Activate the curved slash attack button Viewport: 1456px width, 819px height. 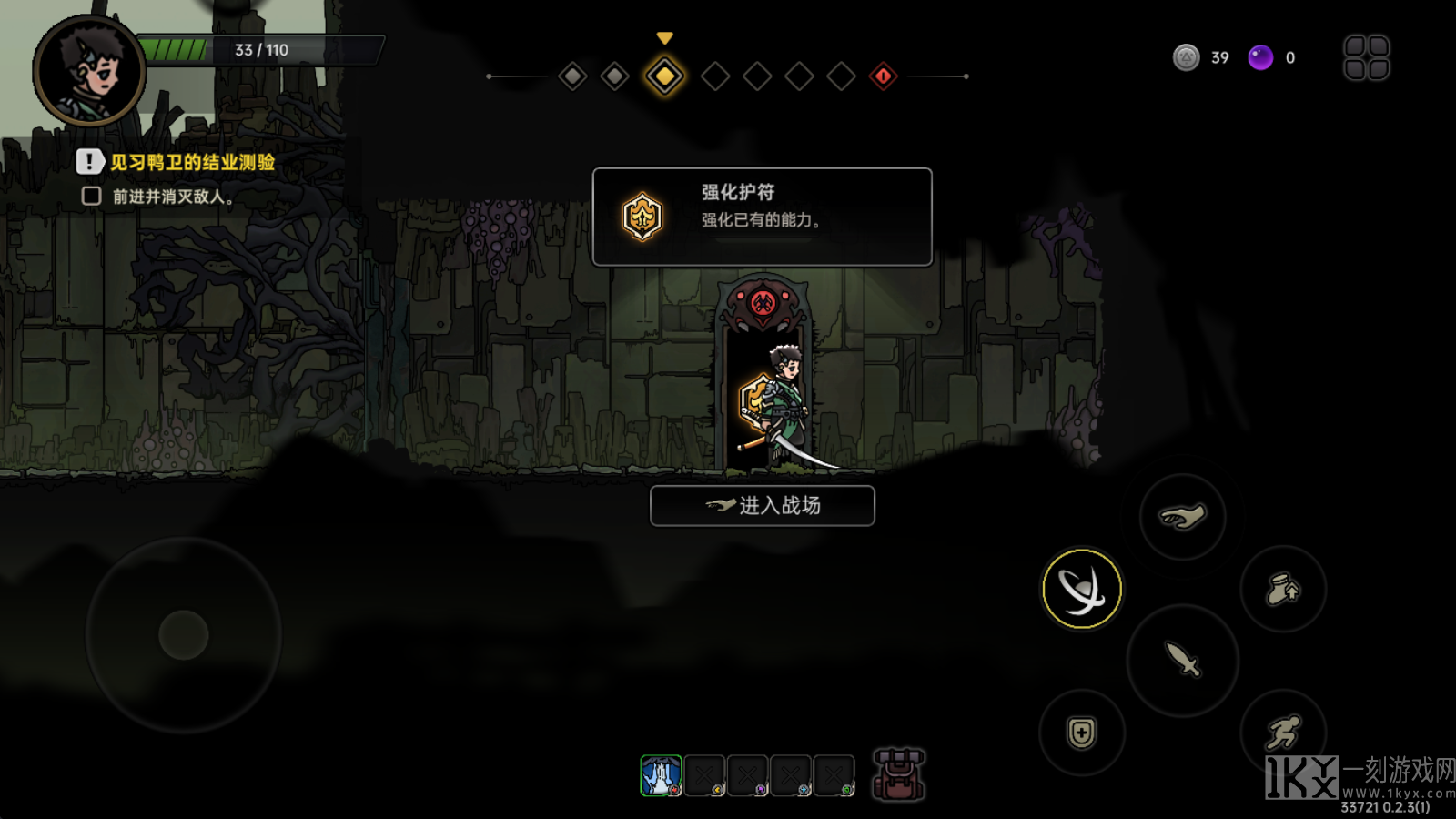pos(1082,589)
